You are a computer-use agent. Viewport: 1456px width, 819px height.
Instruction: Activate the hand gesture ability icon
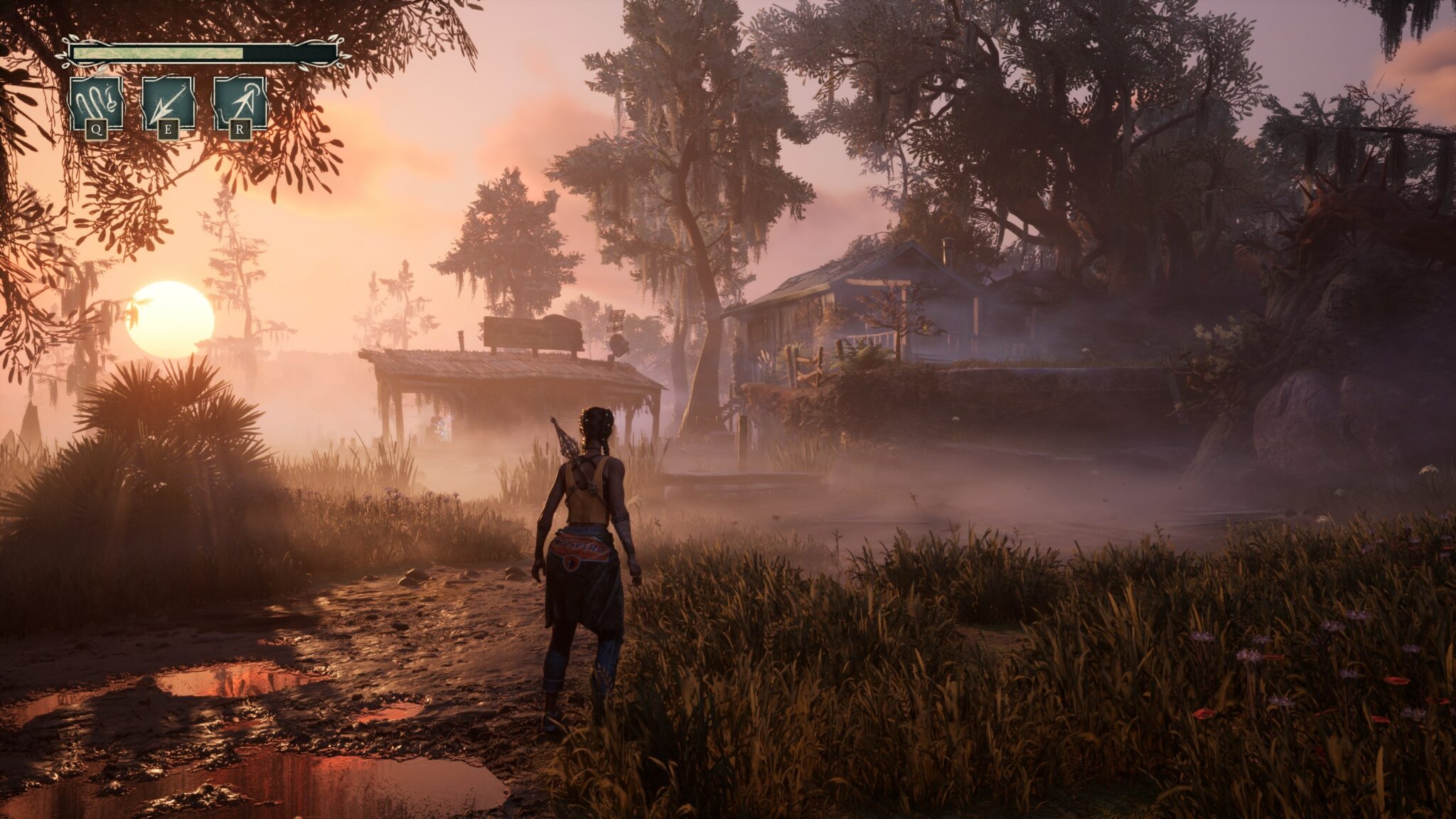click(96, 104)
